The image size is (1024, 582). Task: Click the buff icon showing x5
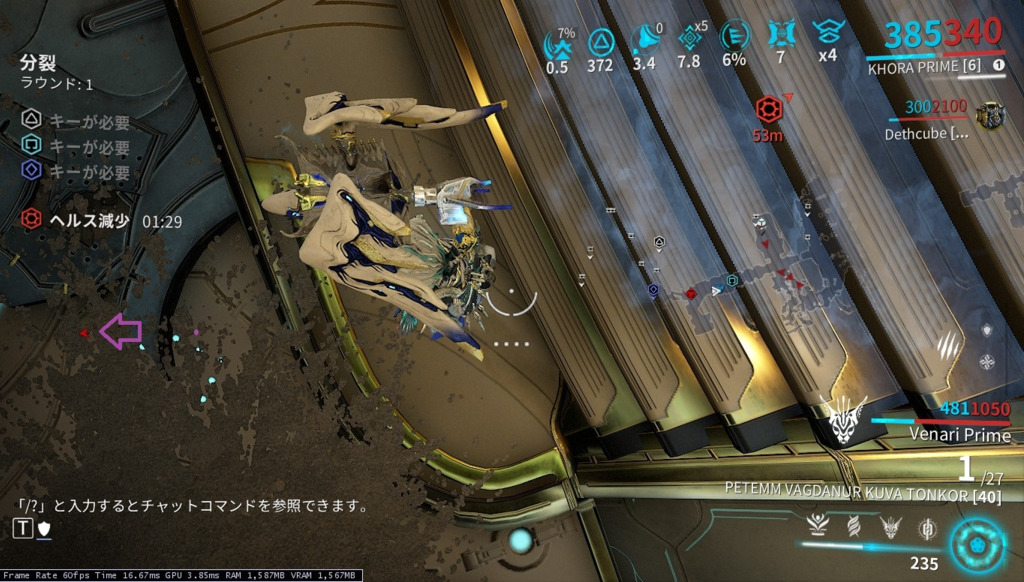click(688, 38)
